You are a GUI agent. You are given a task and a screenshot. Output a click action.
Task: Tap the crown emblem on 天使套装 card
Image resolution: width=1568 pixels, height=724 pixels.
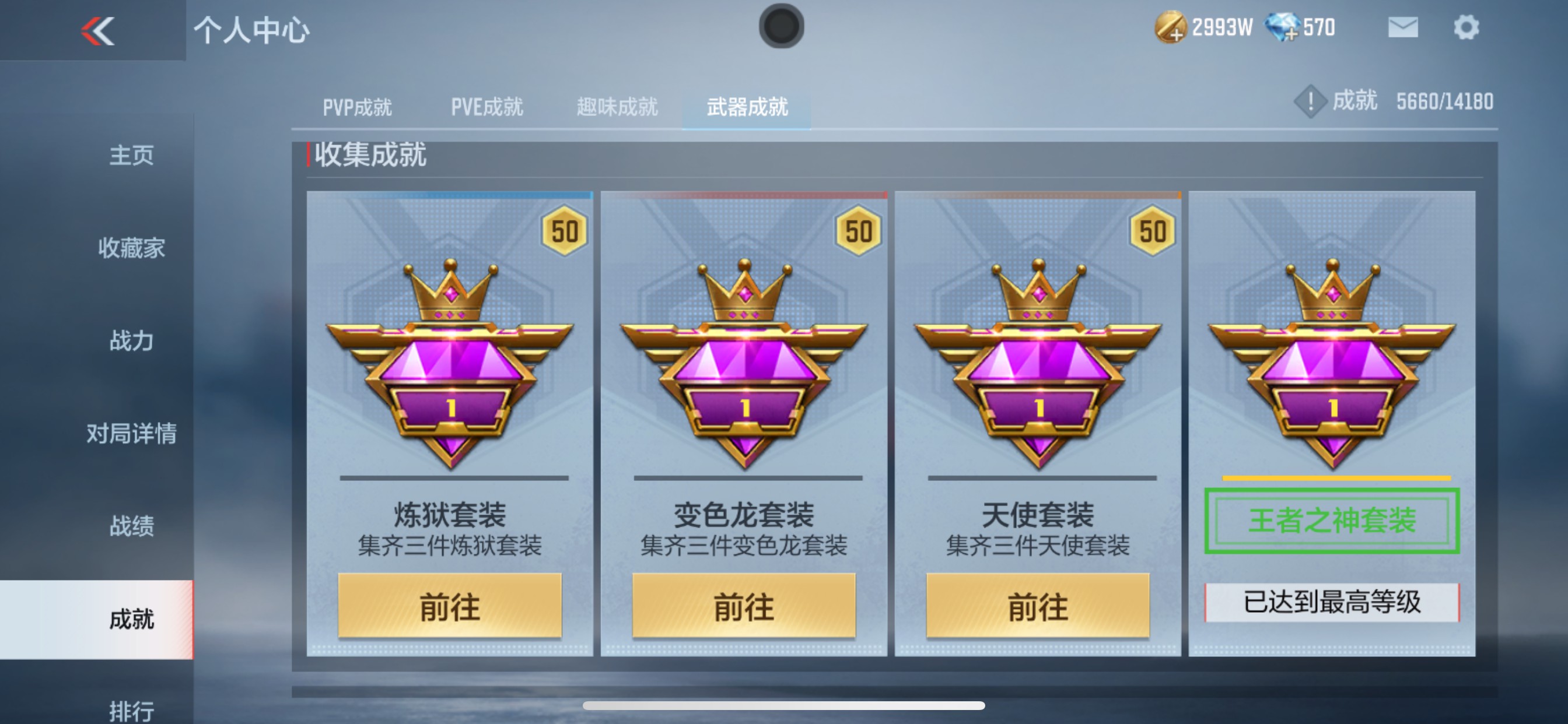(1039, 298)
